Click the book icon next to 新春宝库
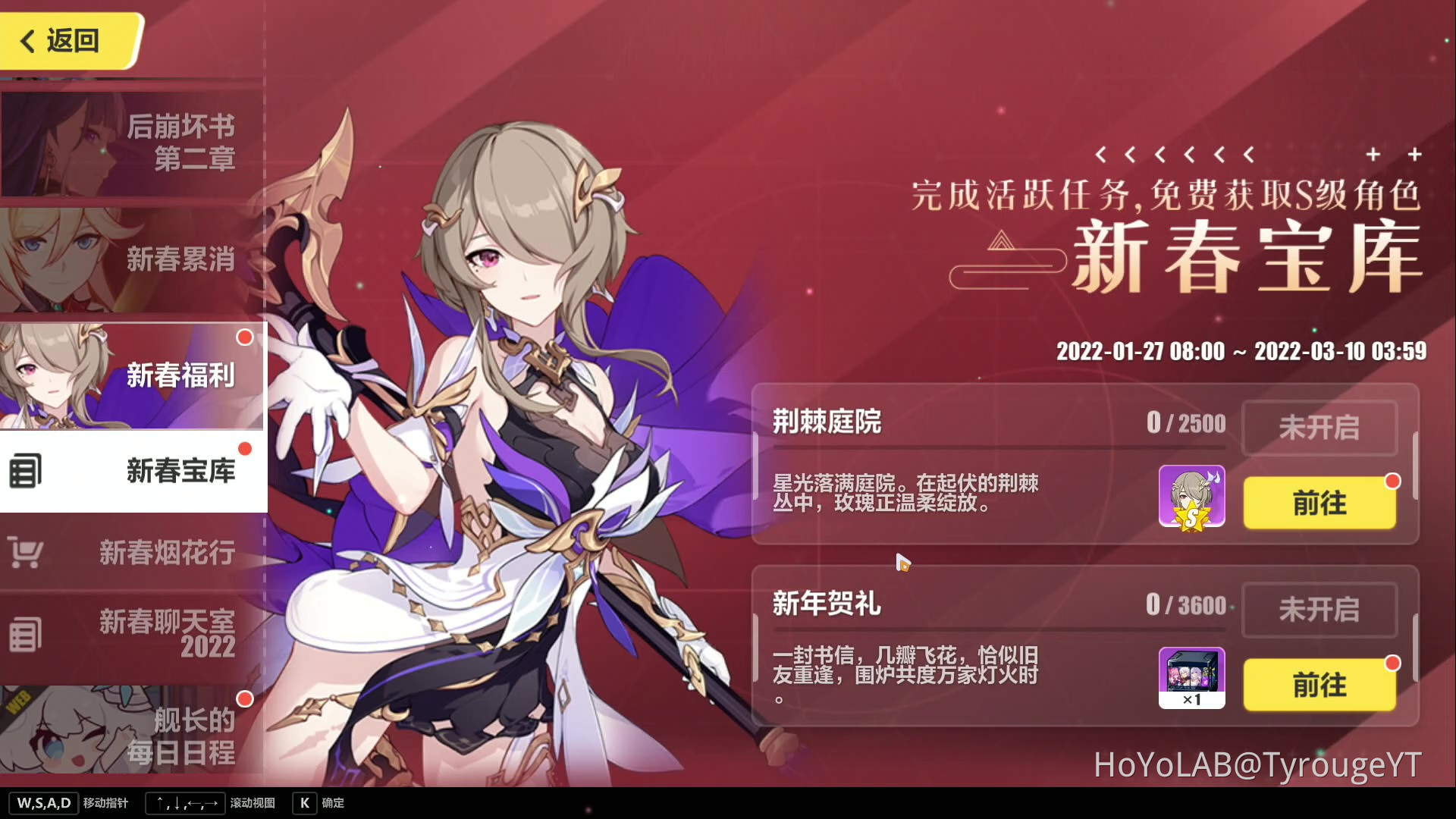This screenshot has width=1456, height=819. click(x=27, y=472)
